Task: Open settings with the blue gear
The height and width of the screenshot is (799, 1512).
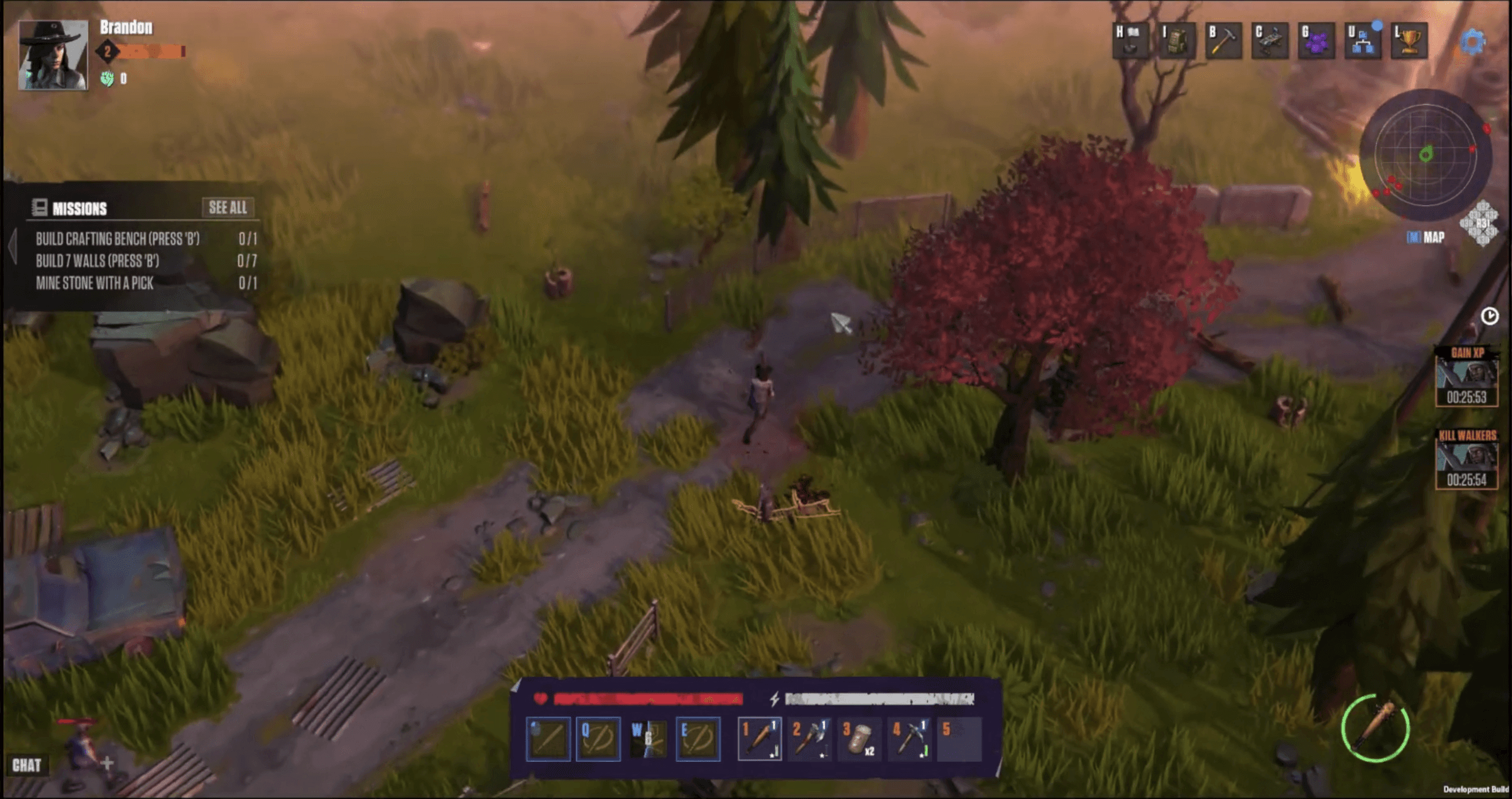Action: pyautogui.click(x=1472, y=43)
